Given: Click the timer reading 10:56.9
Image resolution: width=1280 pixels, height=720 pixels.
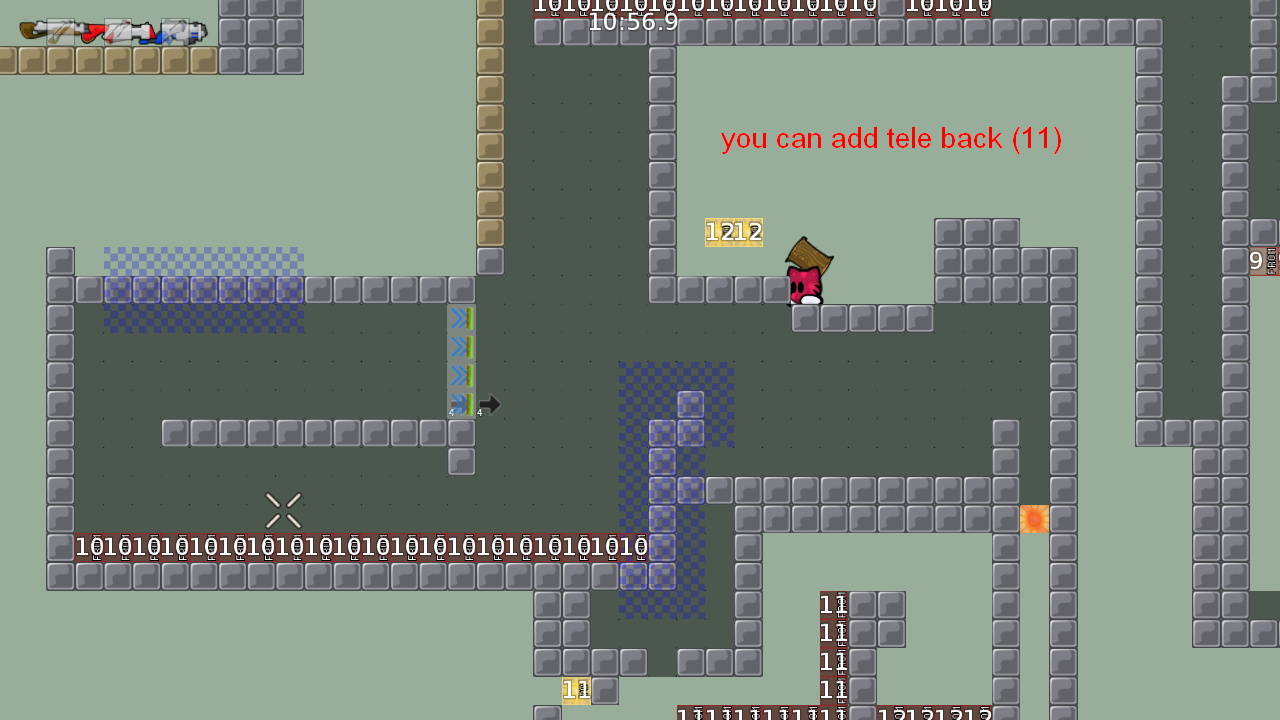Looking at the screenshot, I should tap(632, 24).
